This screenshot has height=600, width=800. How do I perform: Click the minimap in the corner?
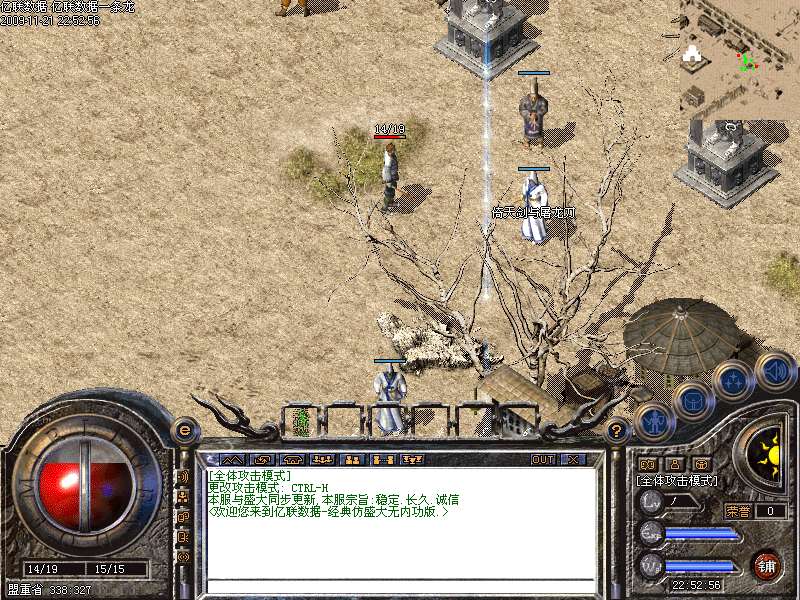(739, 58)
